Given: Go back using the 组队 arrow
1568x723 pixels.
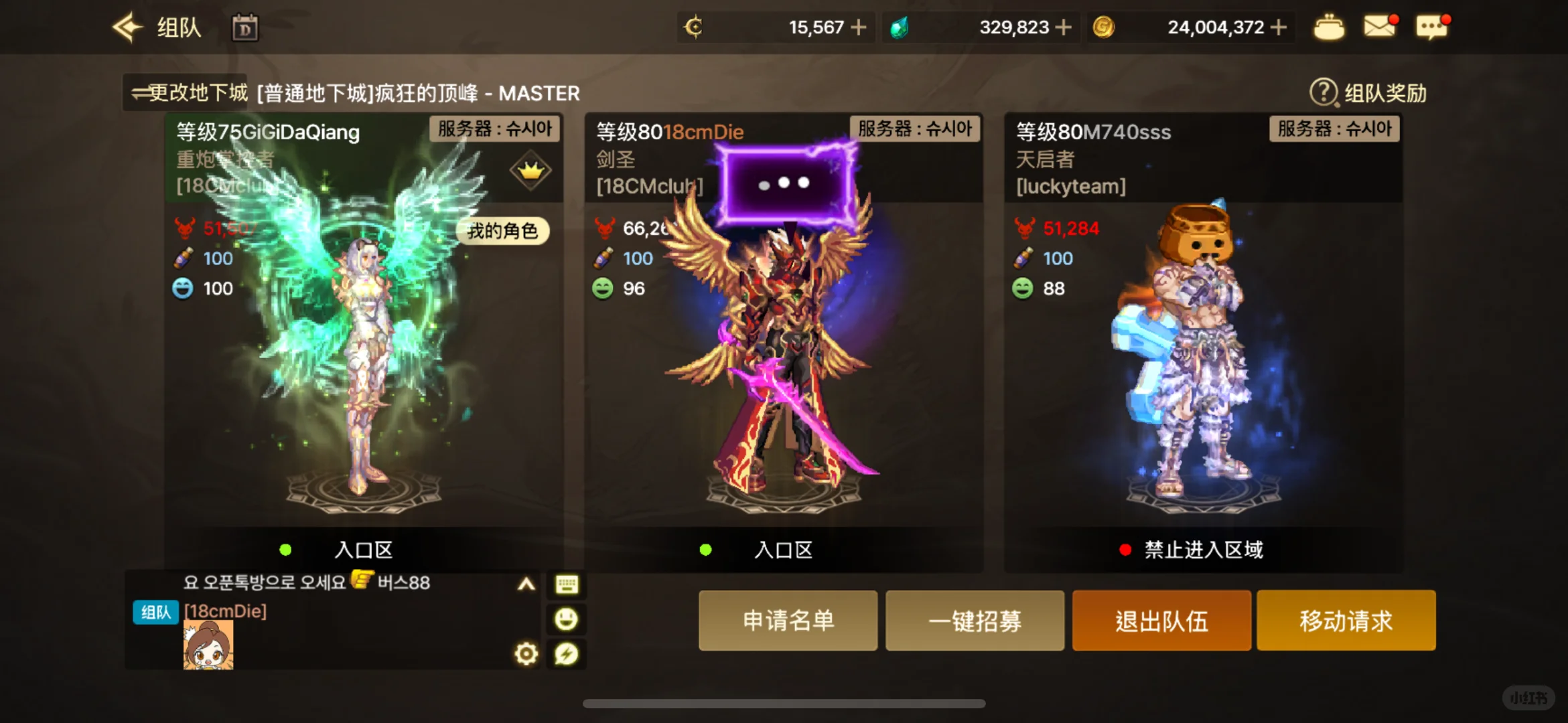Looking at the screenshot, I should coord(127,27).
